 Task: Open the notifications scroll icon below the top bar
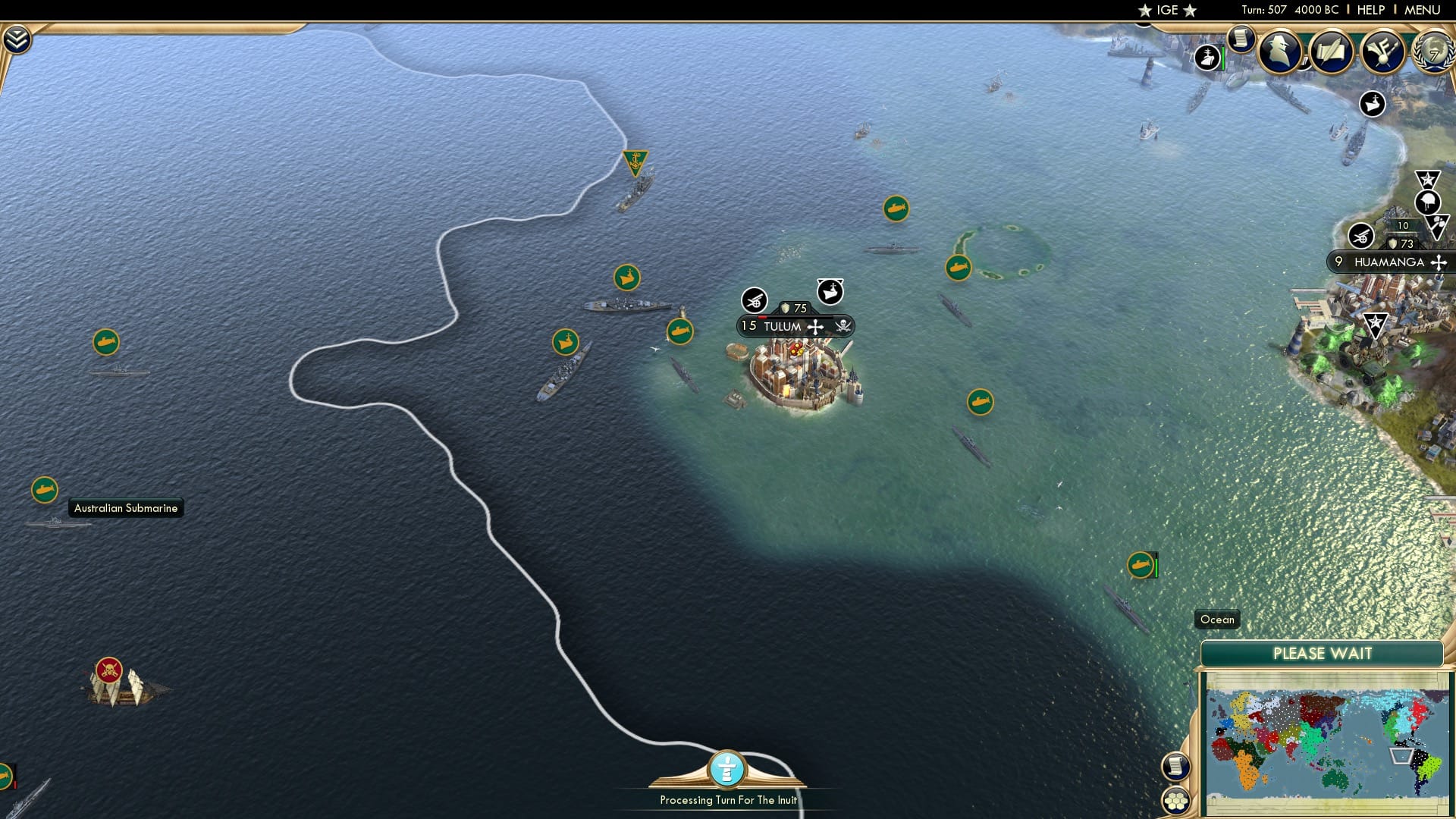pos(1241,38)
